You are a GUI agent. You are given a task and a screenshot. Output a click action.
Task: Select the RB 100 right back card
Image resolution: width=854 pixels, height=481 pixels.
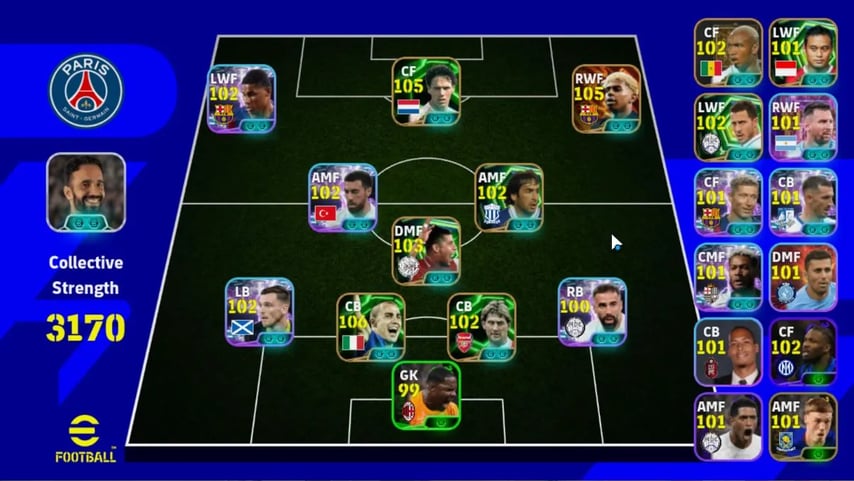592,312
